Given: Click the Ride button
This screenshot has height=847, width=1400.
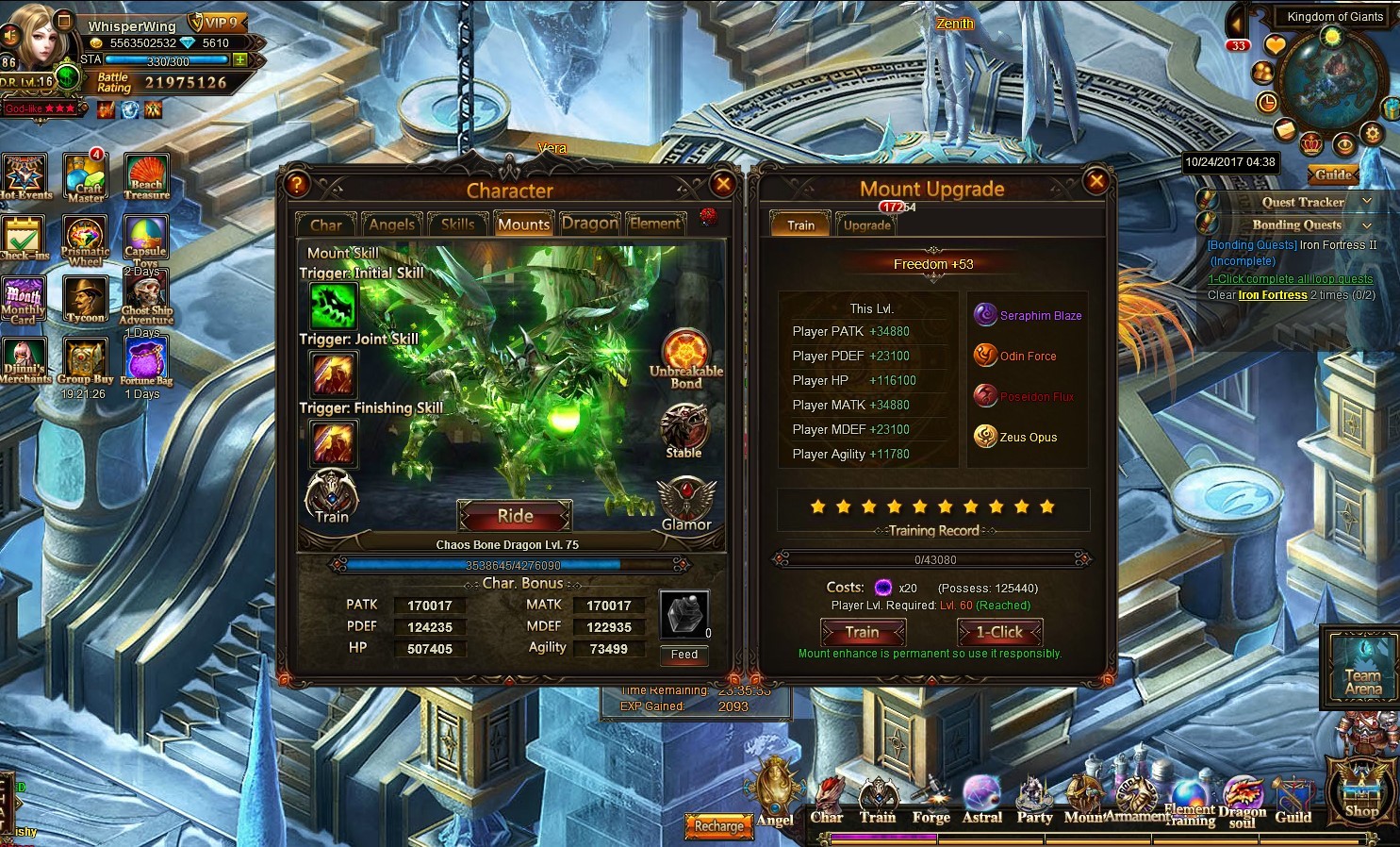Looking at the screenshot, I should coord(515,516).
